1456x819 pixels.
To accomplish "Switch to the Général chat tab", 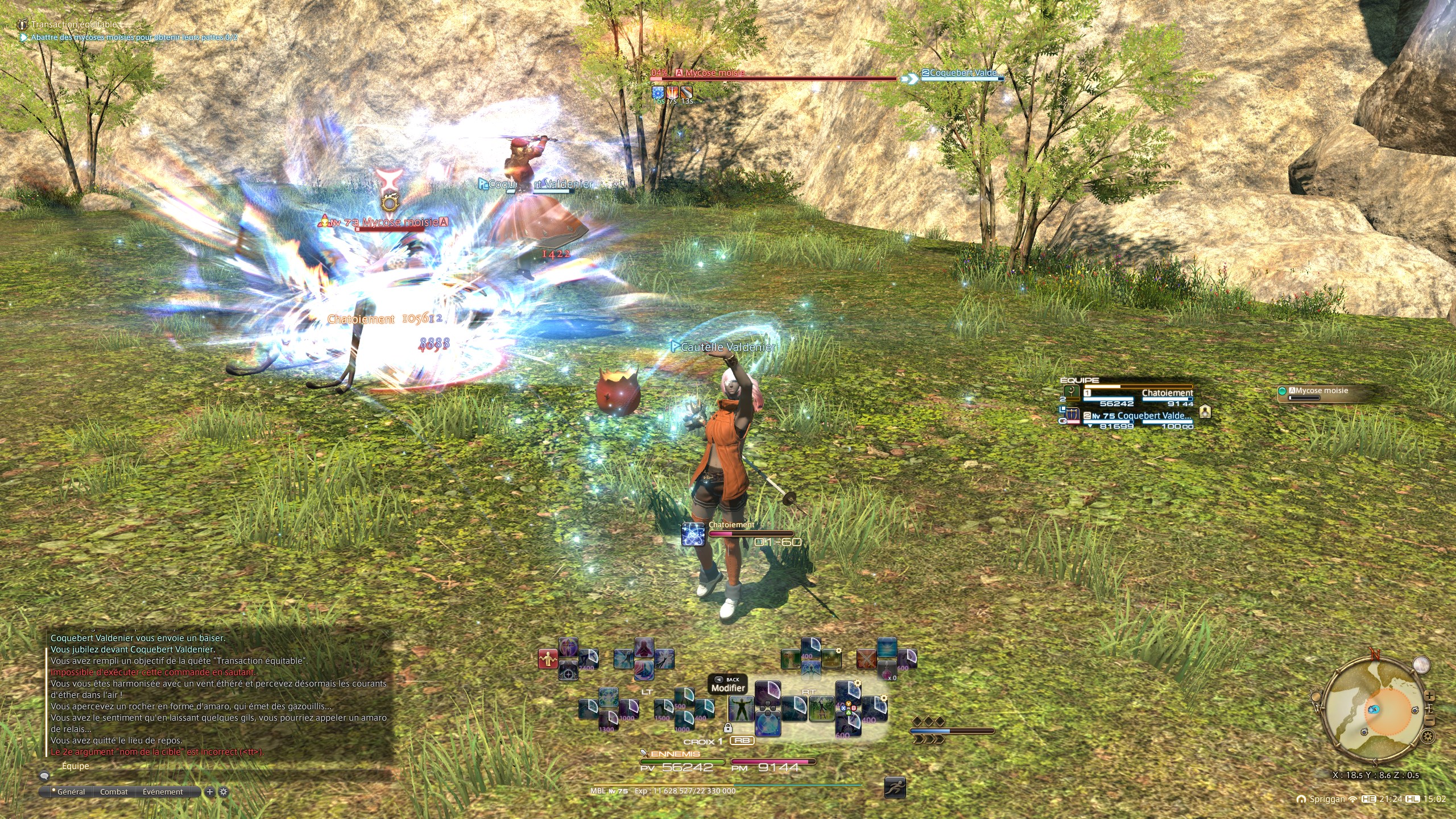I will pyautogui.click(x=71, y=792).
